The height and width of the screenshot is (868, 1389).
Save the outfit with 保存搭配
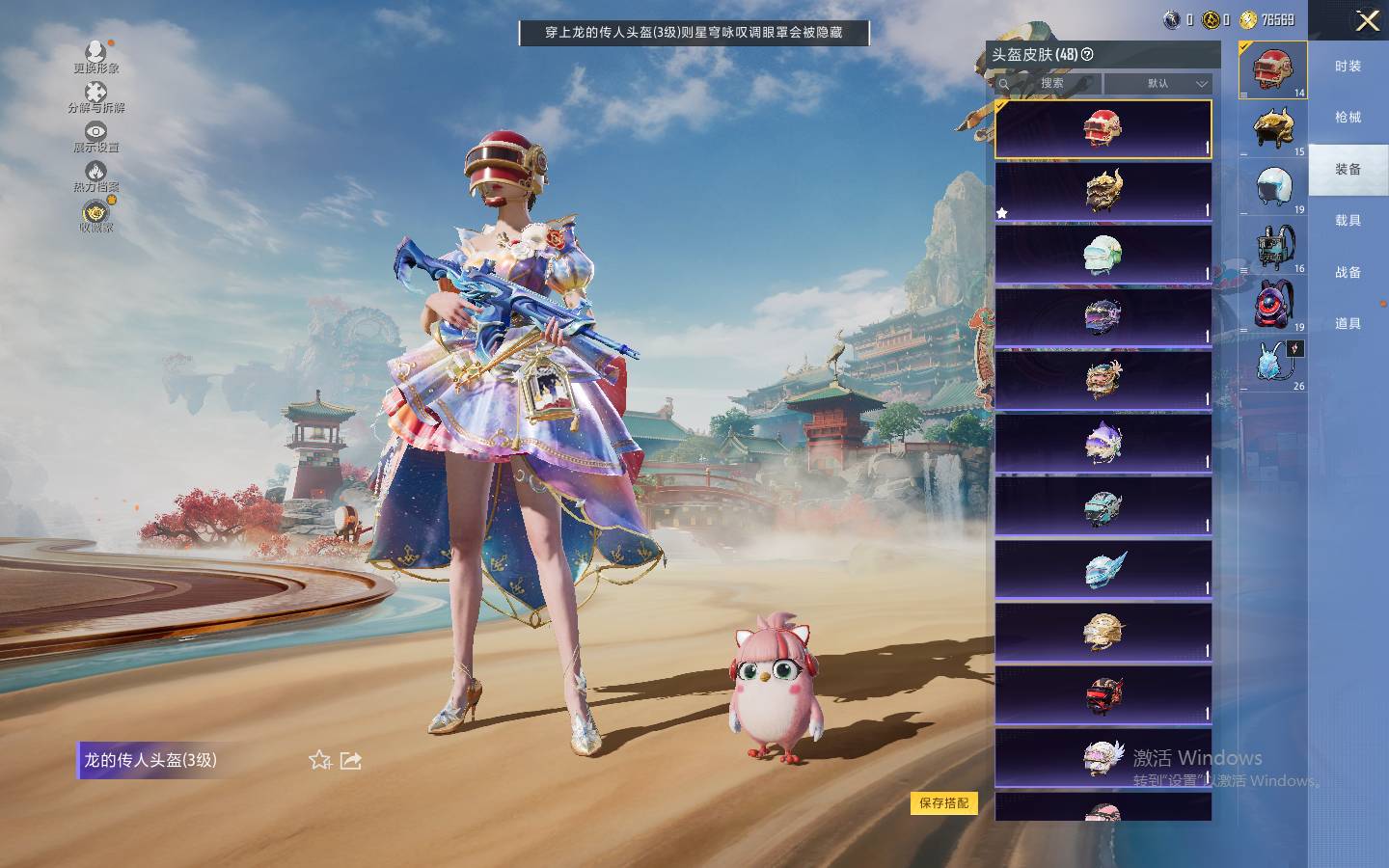coord(943,802)
